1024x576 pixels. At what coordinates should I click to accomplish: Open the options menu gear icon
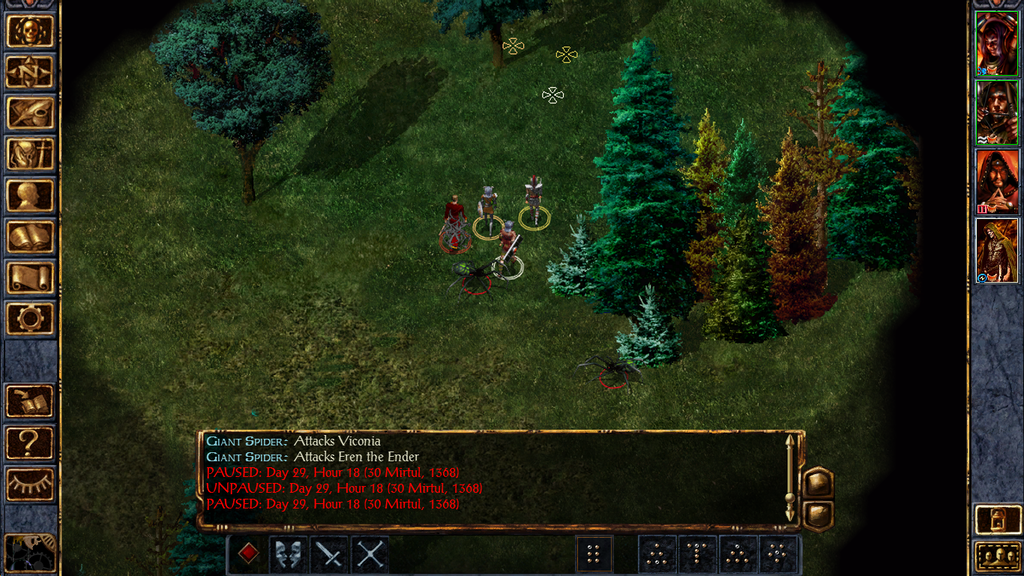[30, 319]
